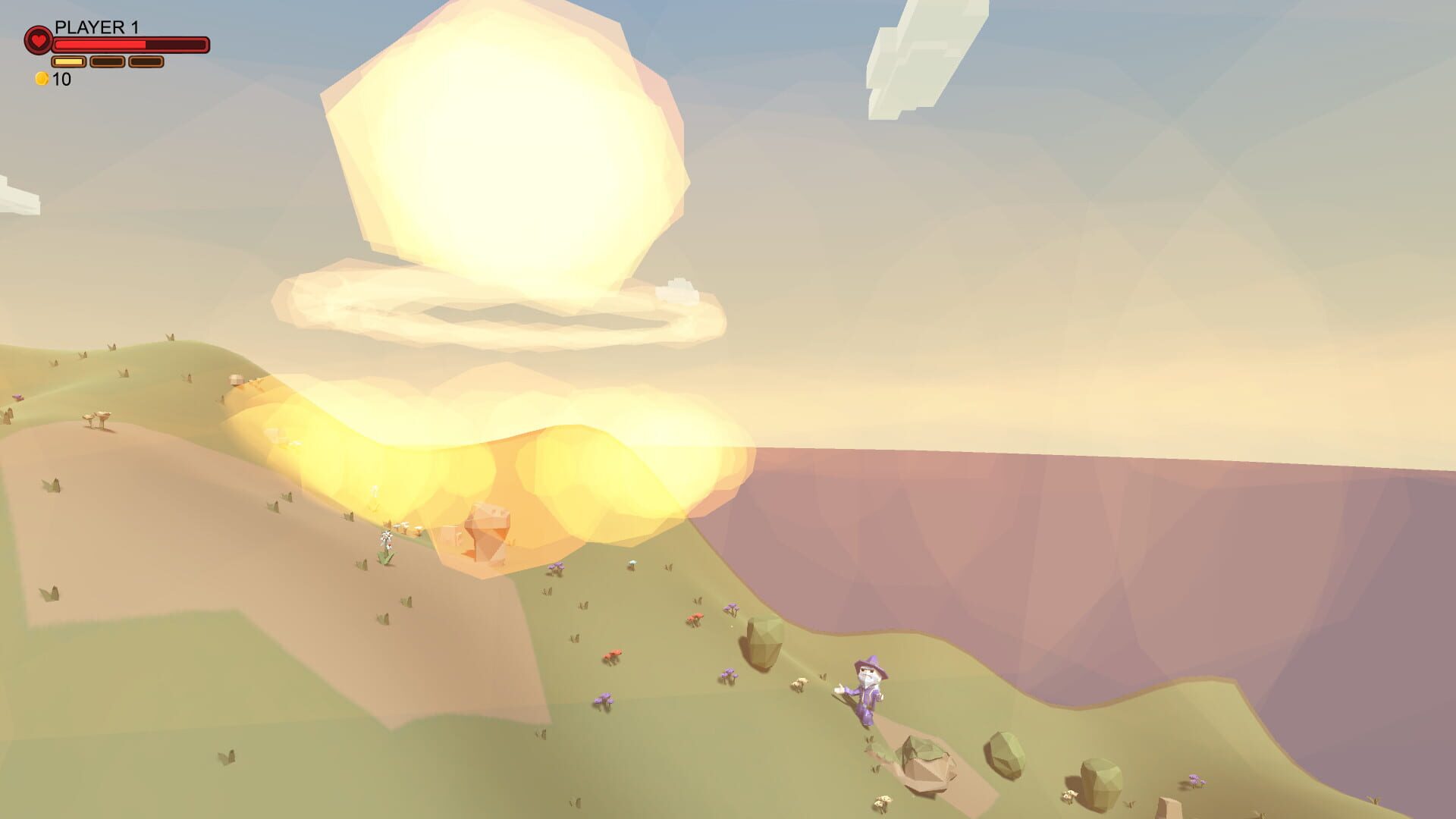Select the filled yellow ability slot
The image size is (1456, 819).
click(67, 61)
